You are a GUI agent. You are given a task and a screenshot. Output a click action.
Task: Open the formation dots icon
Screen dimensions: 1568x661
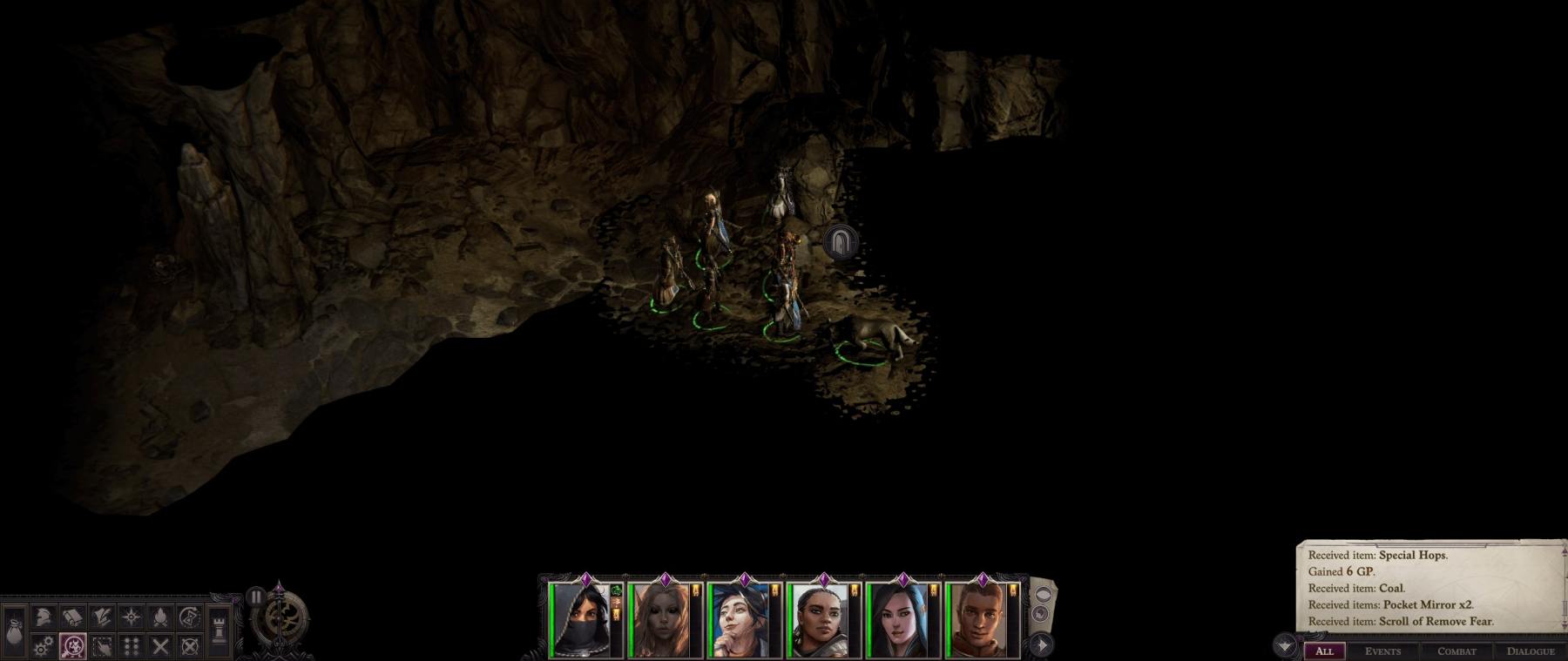pyautogui.click(x=132, y=646)
